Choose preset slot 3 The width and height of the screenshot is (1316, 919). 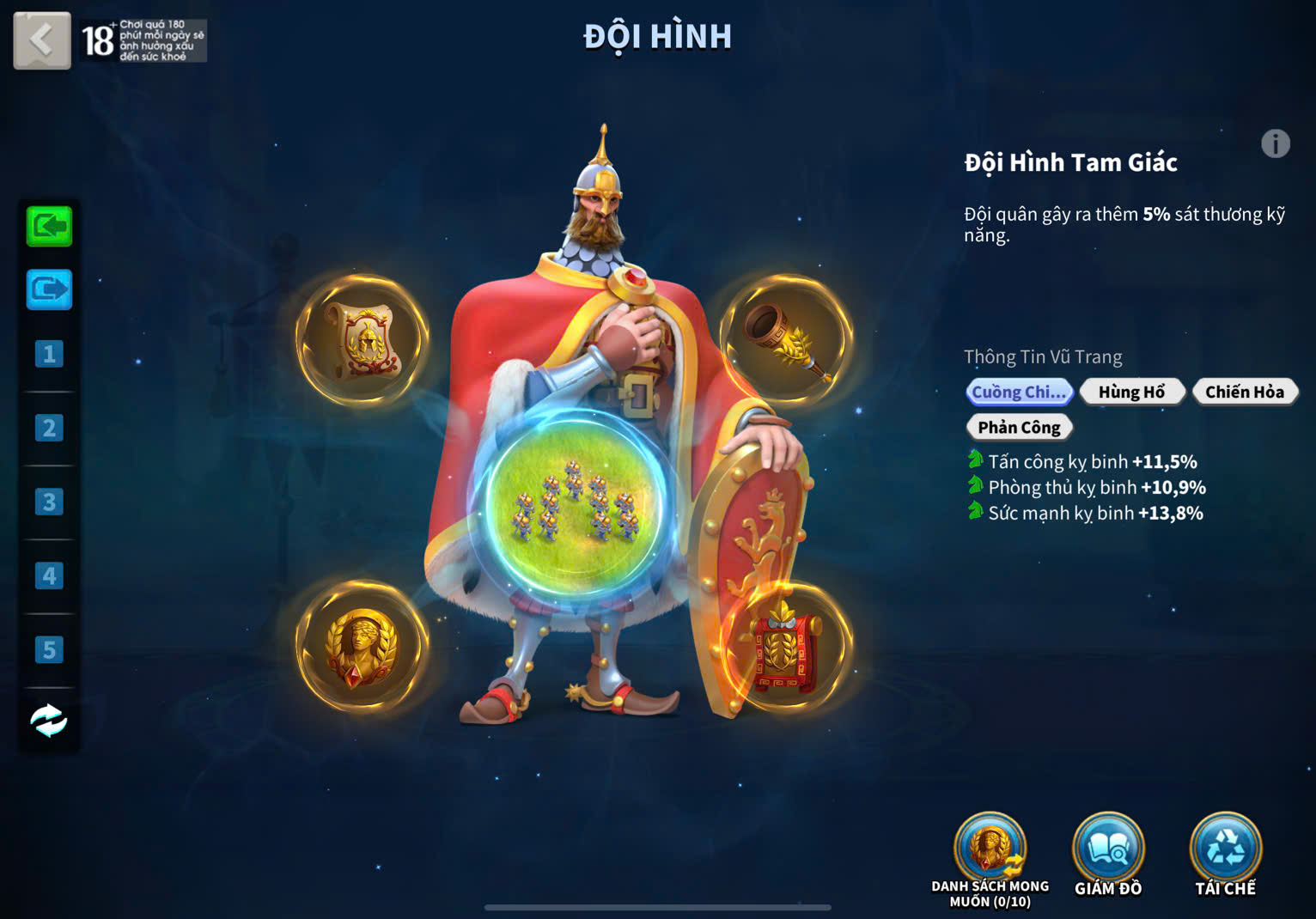coord(49,502)
